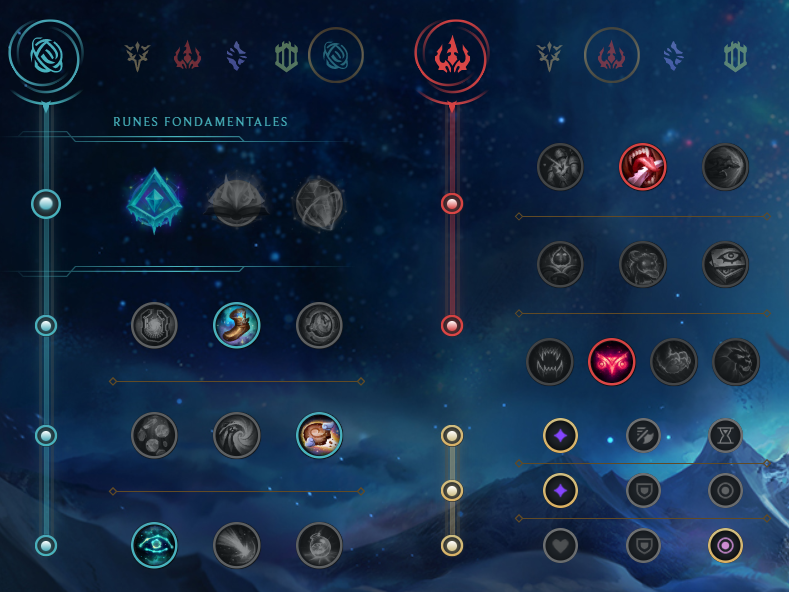Select the Eyeball Collection rune
The image size is (789, 592).
point(725,265)
